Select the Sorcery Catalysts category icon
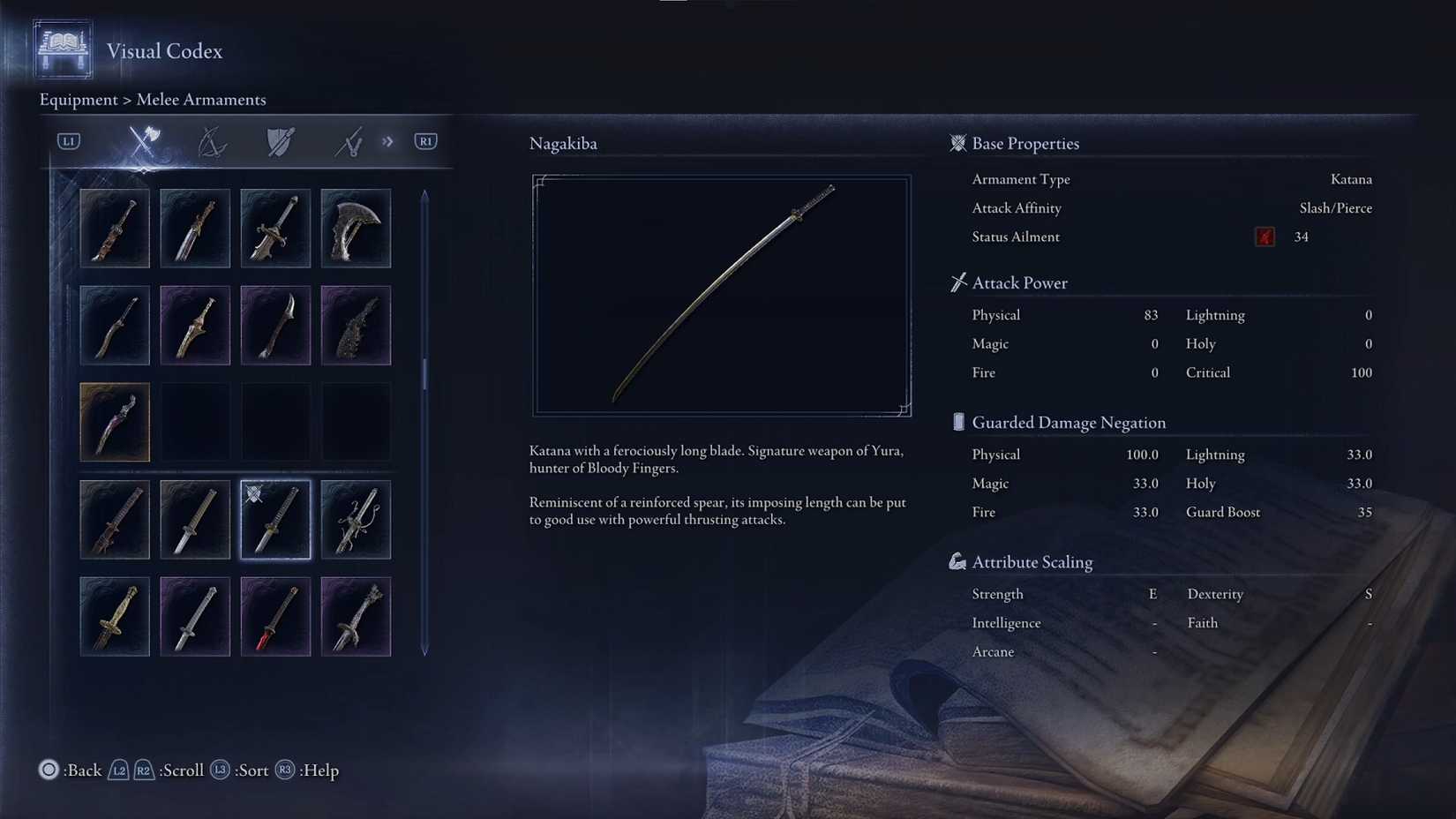Screen dimensions: 1456x819 coord(349,141)
